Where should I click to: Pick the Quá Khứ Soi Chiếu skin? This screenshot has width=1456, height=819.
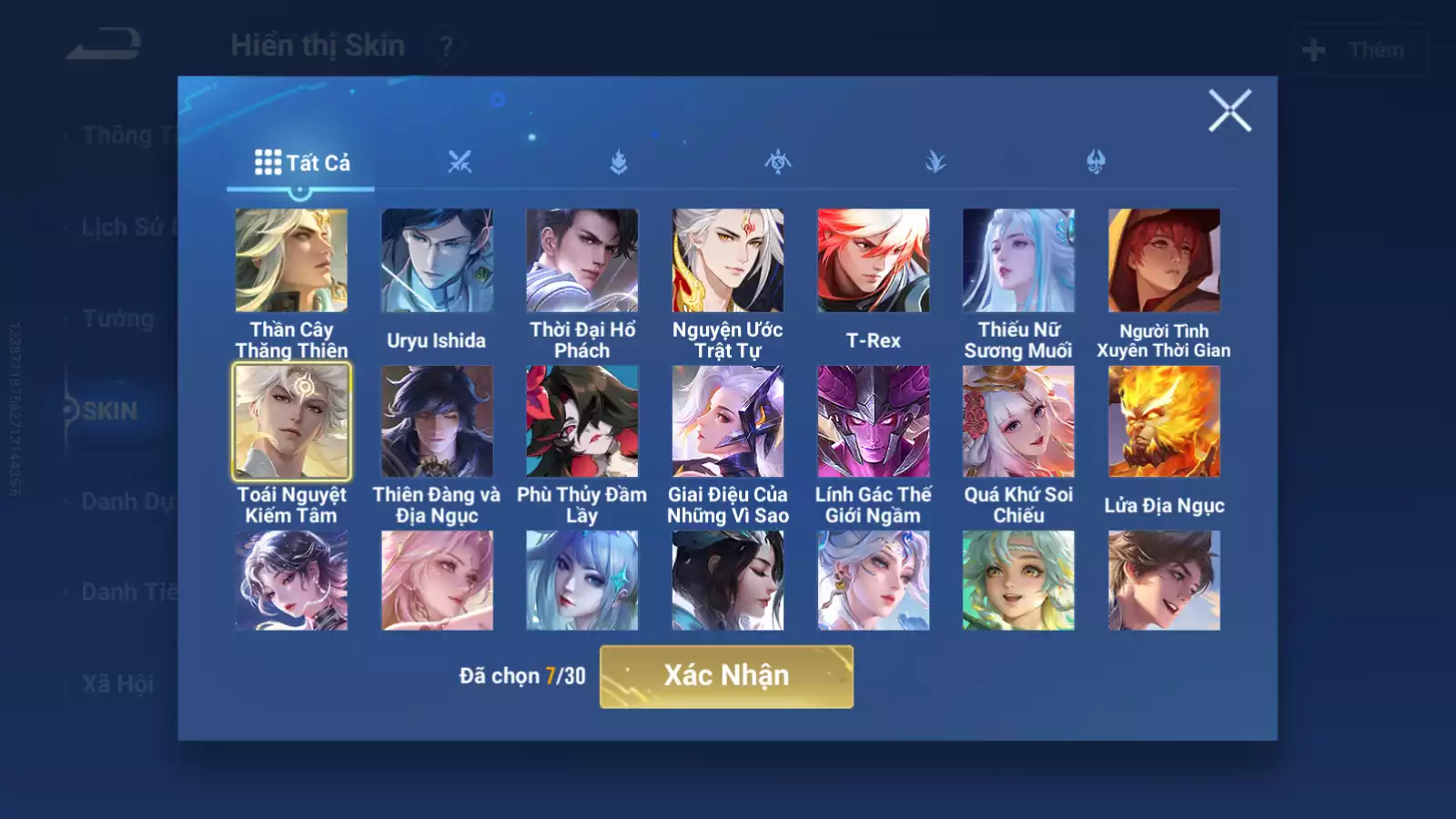coord(1018,421)
